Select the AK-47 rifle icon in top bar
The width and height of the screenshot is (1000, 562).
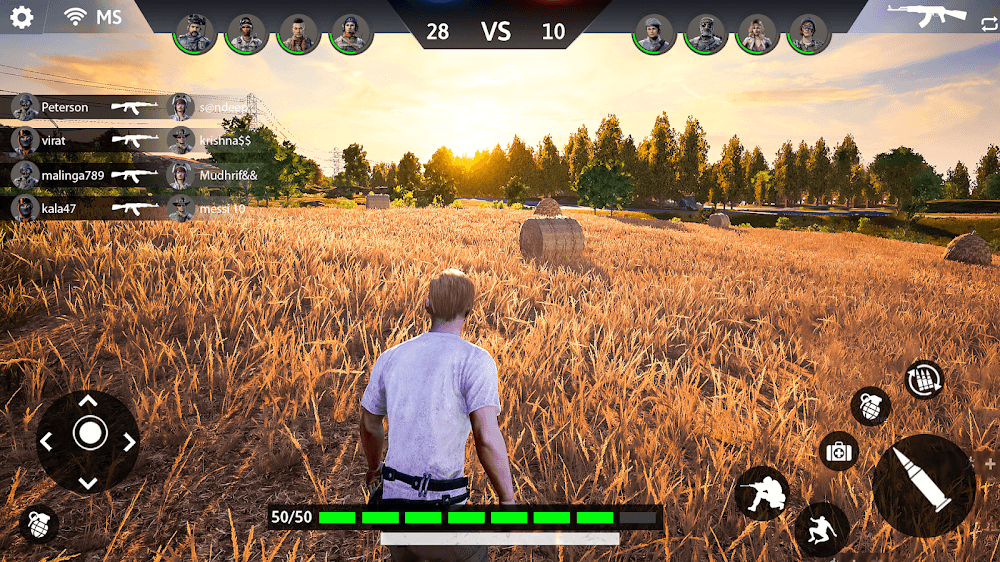point(926,13)
